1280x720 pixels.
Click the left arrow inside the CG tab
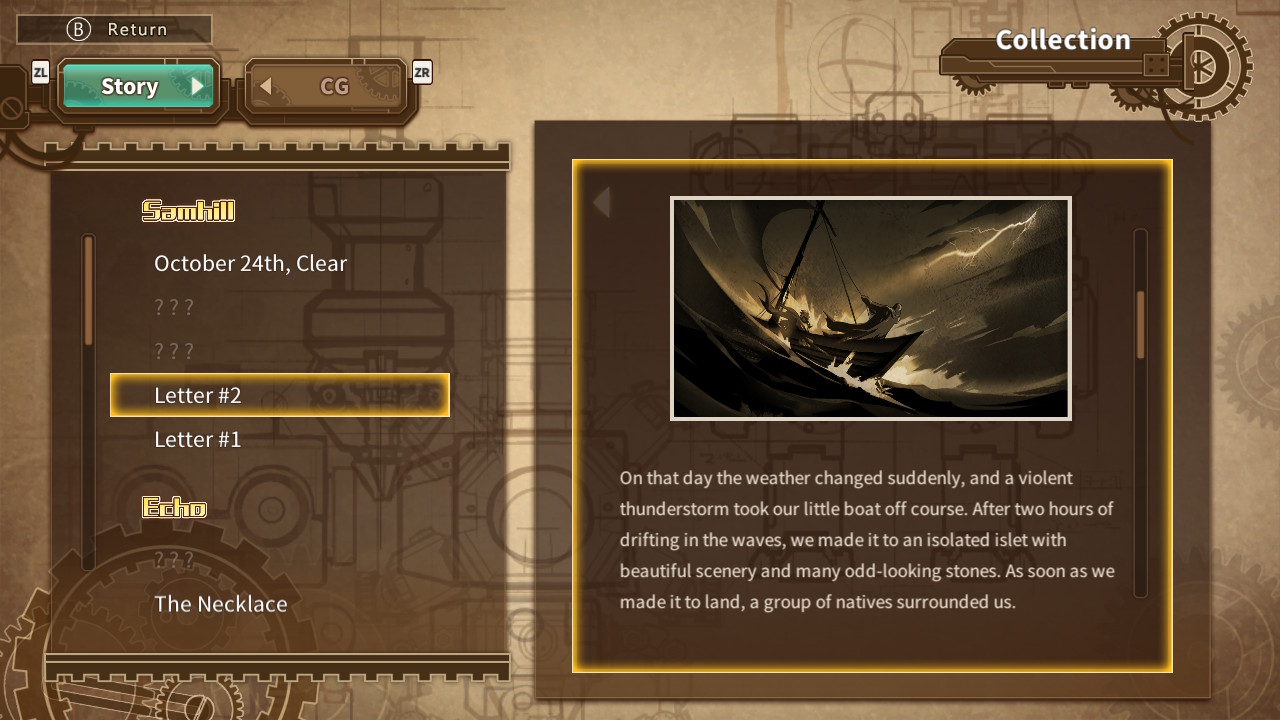pyautogui.click(x=265, y=86)
